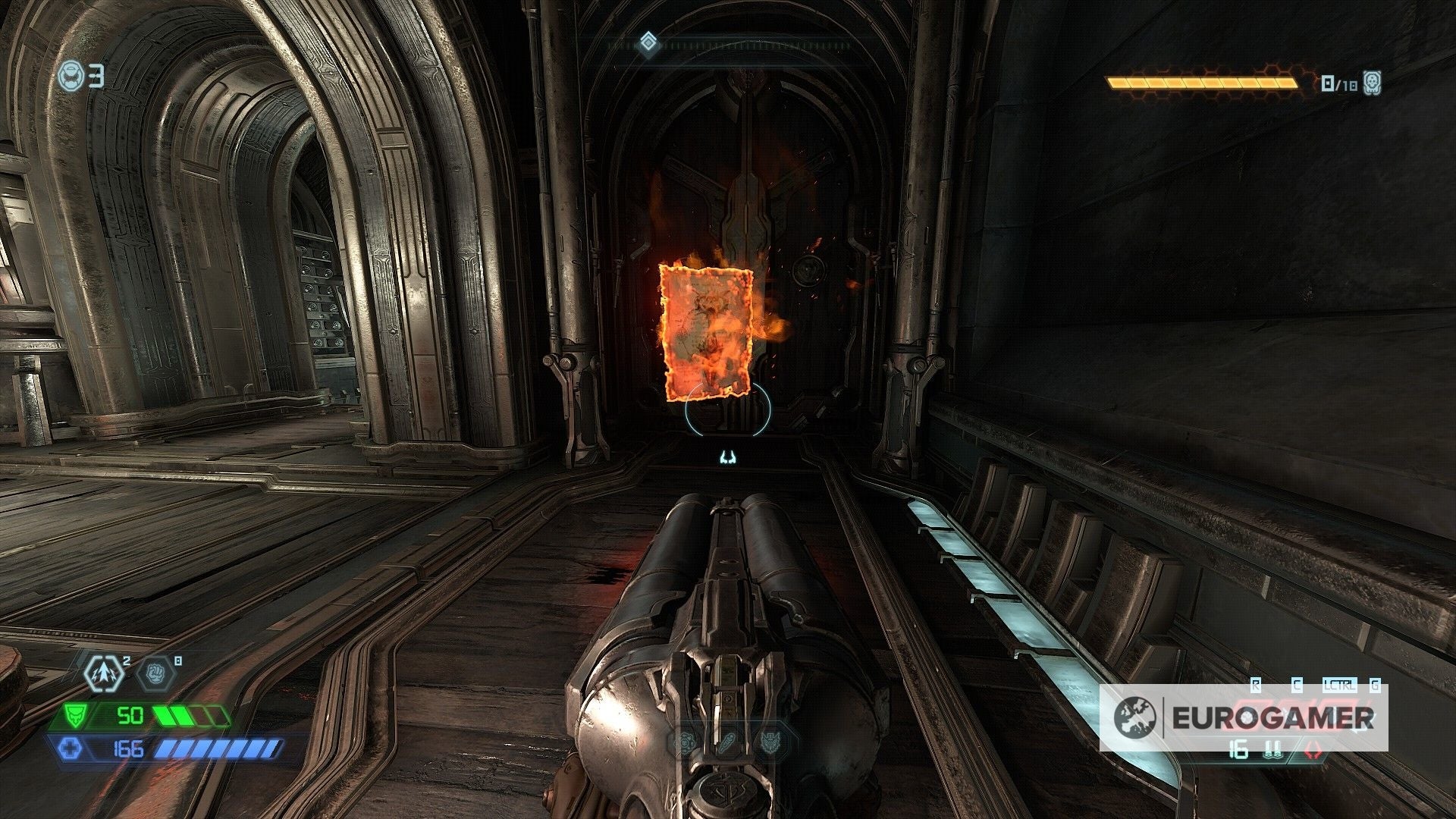Click the green armor shield icon
1456x819 pixels.
pos(77,715)
